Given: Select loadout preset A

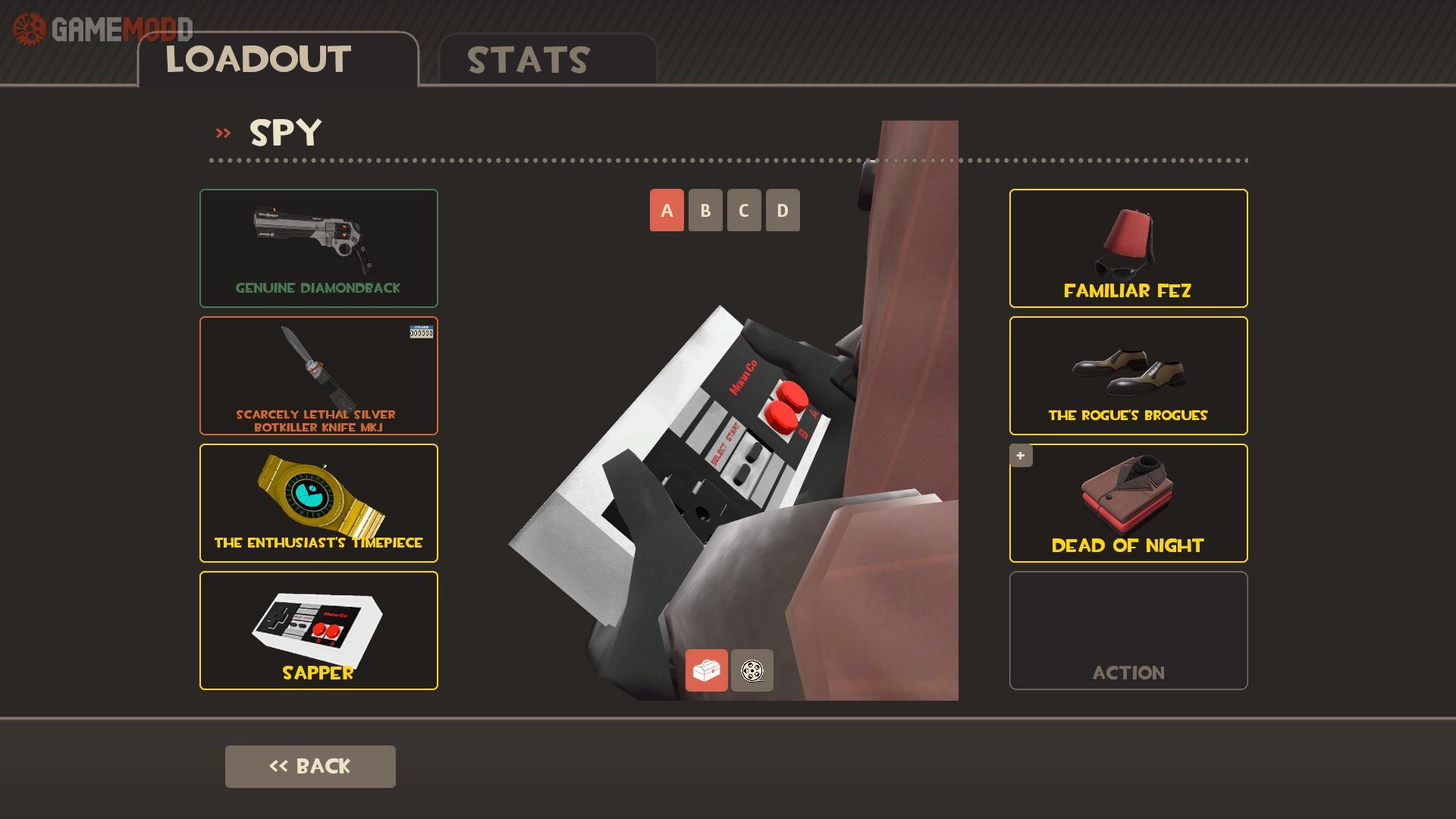Looking at the screenshot, I should click(x=667, y=210).
